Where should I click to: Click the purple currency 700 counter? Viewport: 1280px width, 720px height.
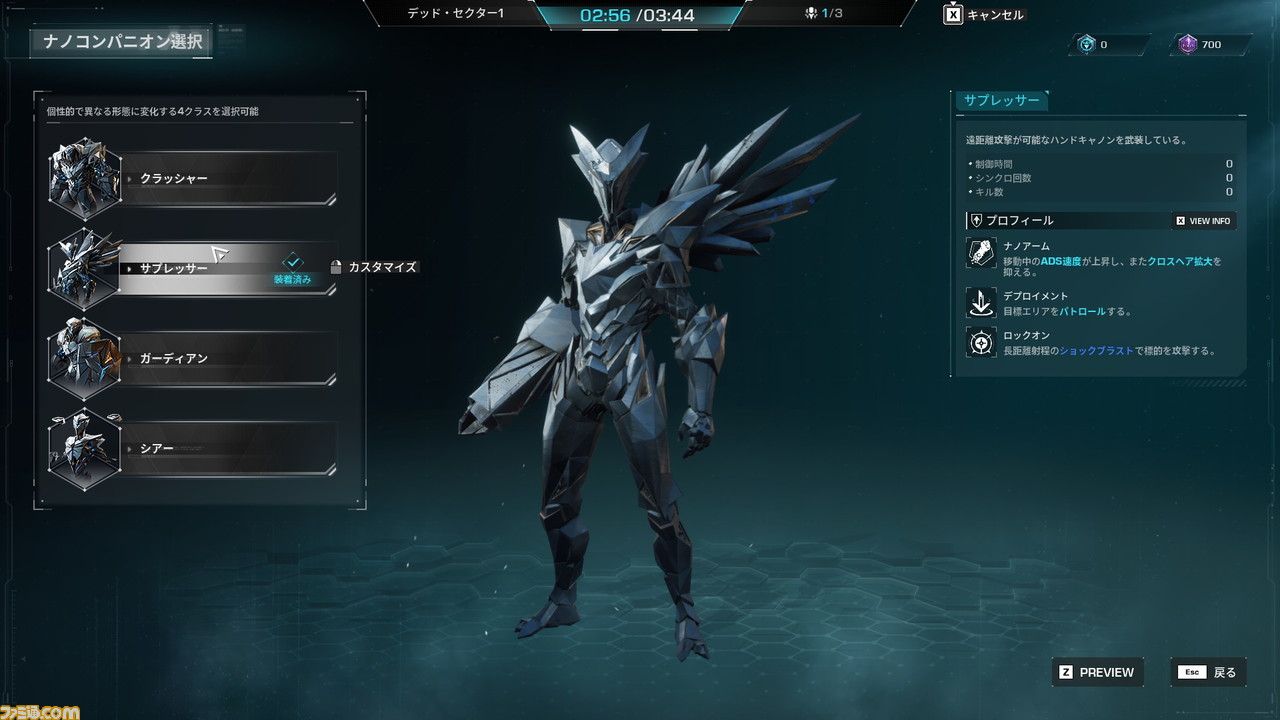click(1210, 44)
